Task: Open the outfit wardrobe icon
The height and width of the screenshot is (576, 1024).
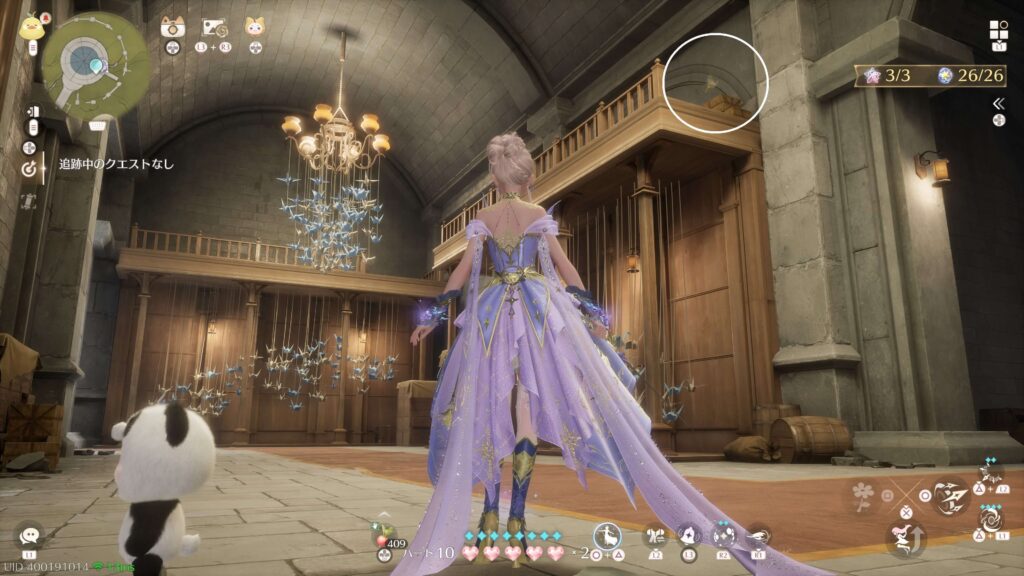Action: (656, 536)
